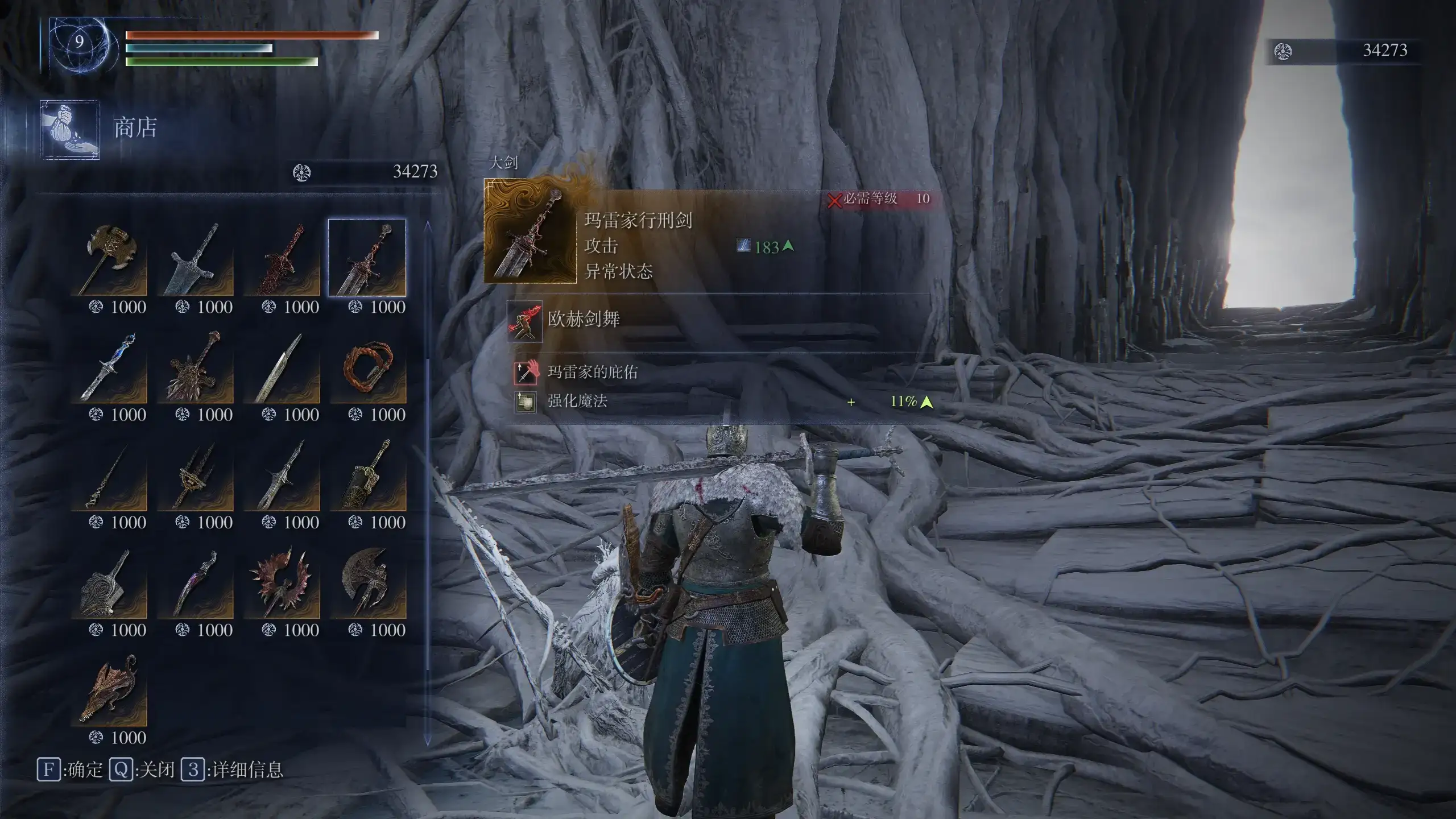Click the 欧赫剑舞 weapon skill icon
1456x819 pixels.
tap(524, 321)
